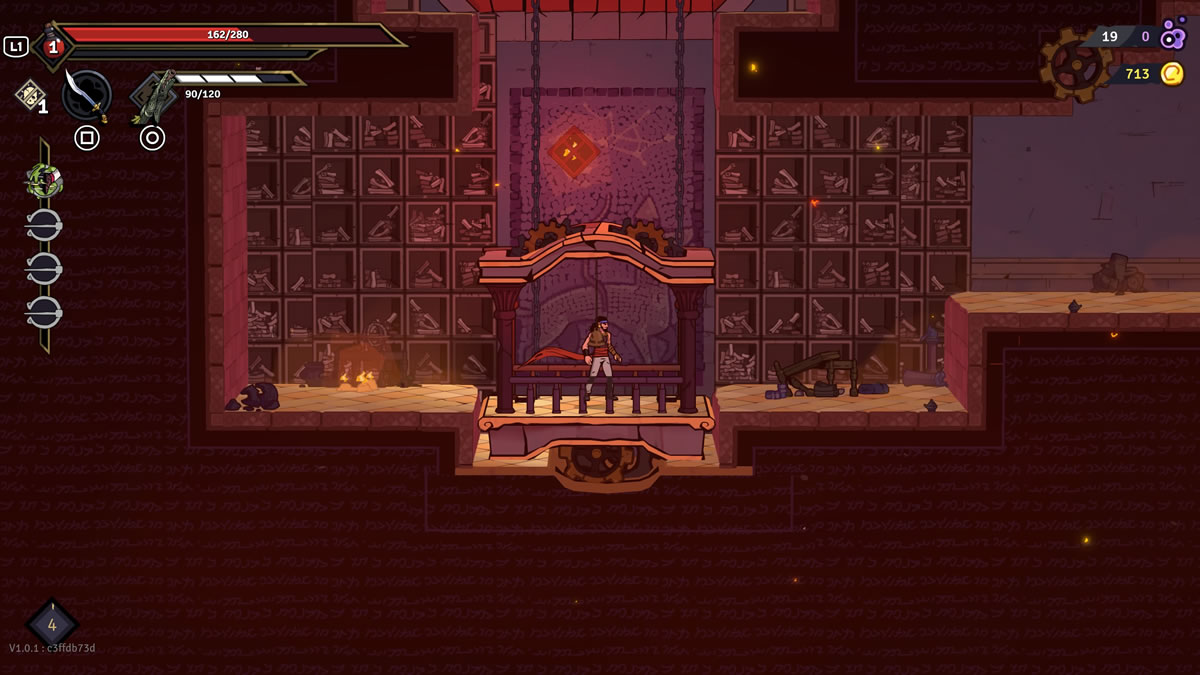The image size is (1200, 675).
Task: Click the purple spirit orbs icon
Action: [x=1172, y=35]
